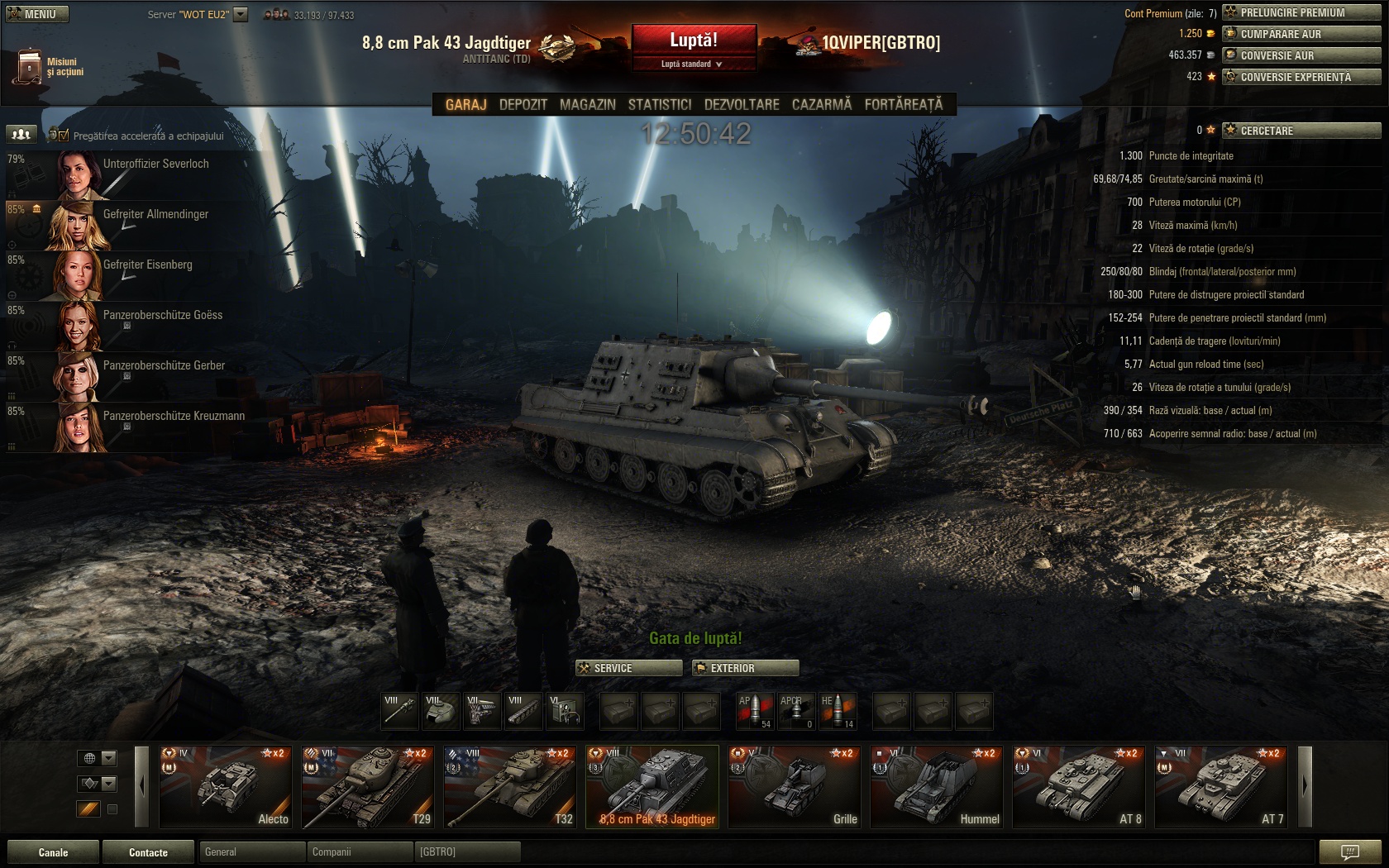The height and width of the screenshot is (868, 1389).
Task: Switch to the DEPOZIT tab
Action: point(523,105)
